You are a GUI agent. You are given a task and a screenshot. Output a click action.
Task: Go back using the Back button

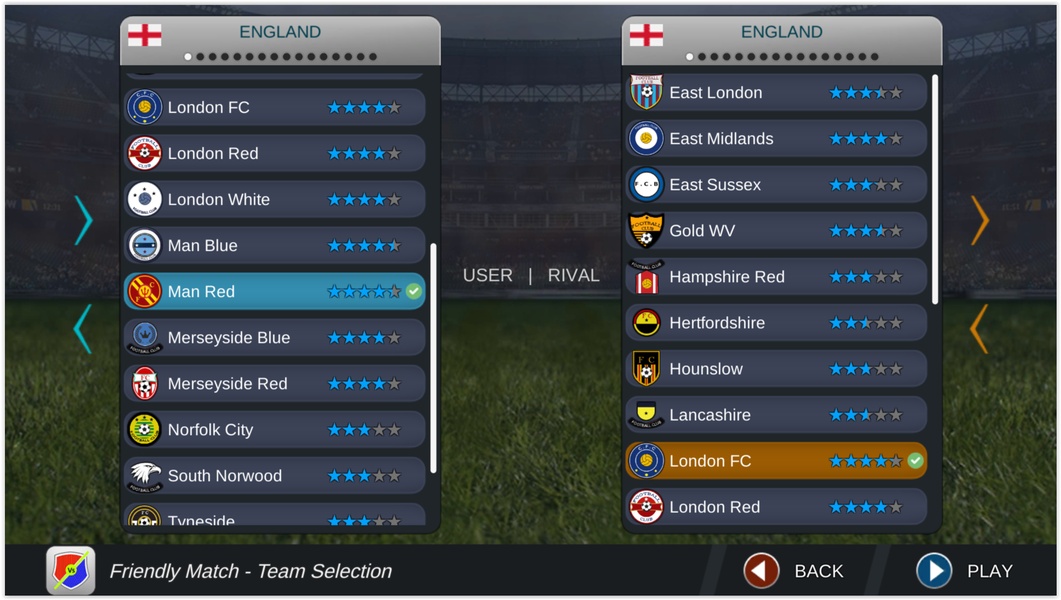tap(795, 571)
